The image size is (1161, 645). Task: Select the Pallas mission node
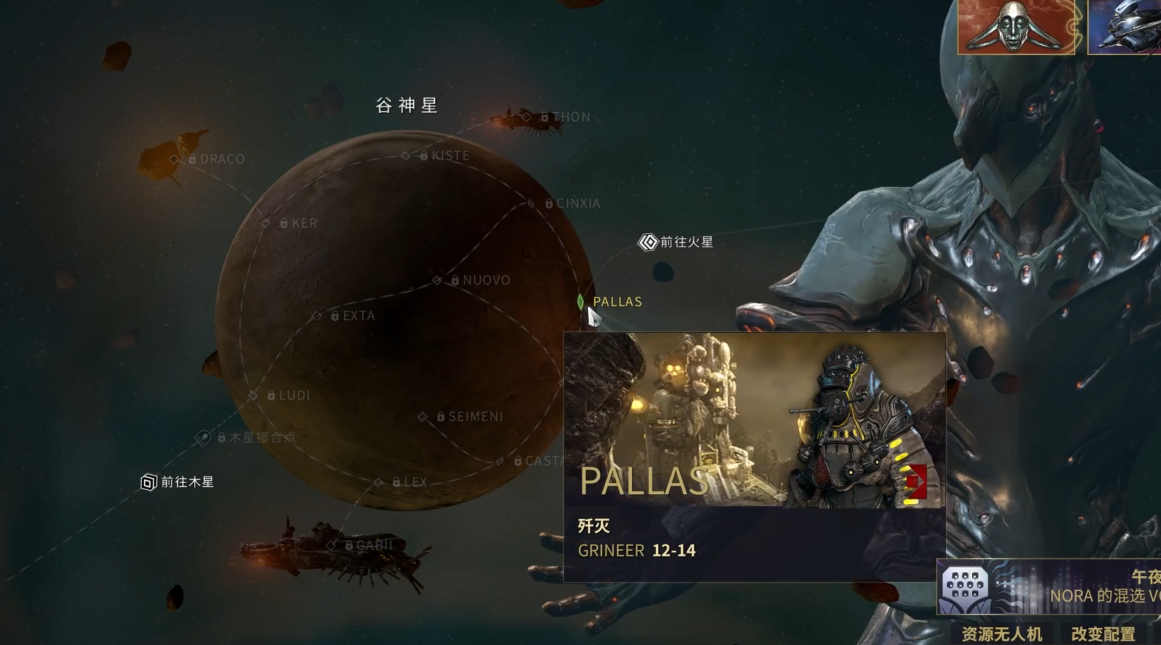581,301
